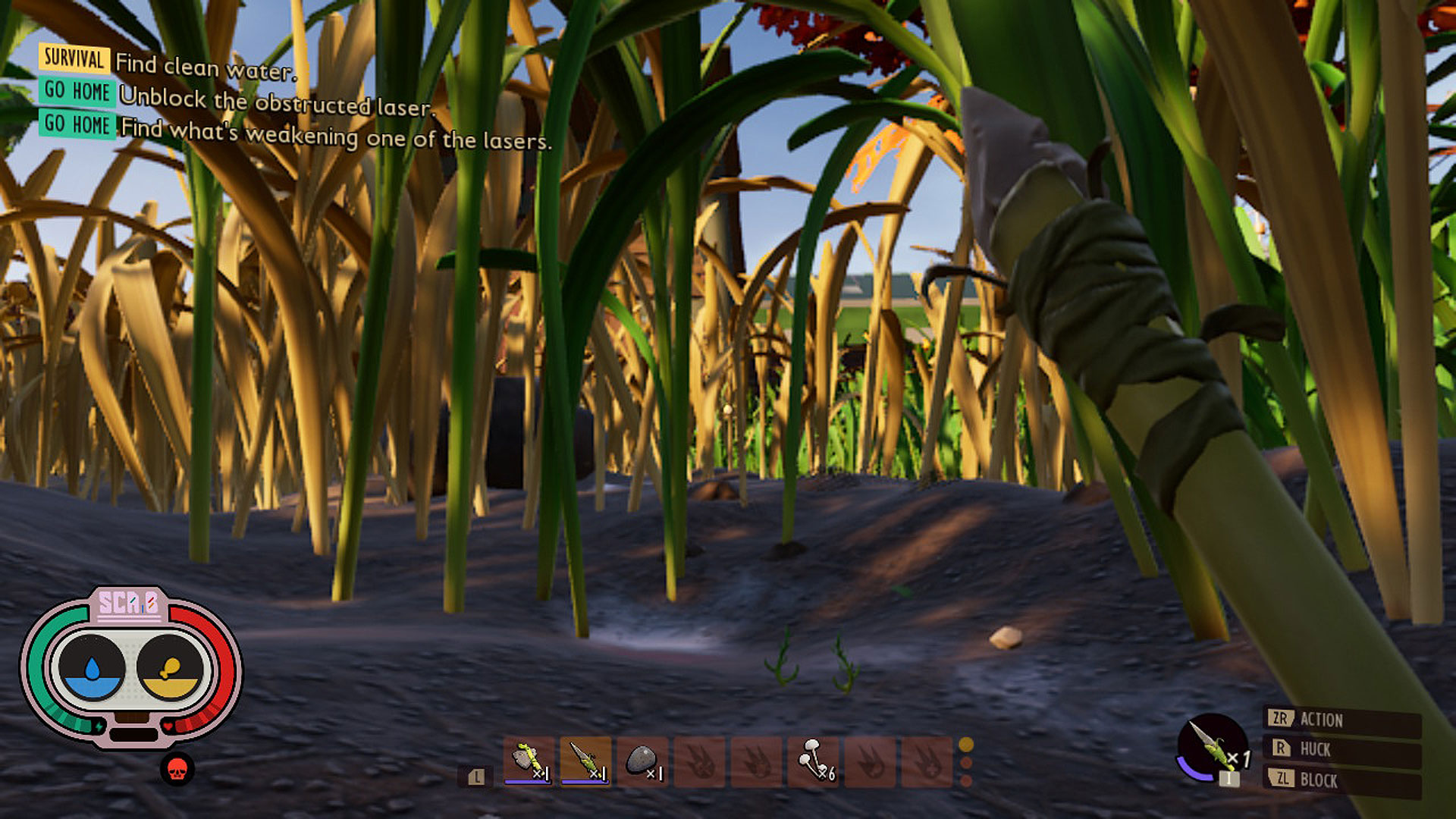
Task: Select the white mushrooms hotbar slot
Action: [x=813, y=761]
